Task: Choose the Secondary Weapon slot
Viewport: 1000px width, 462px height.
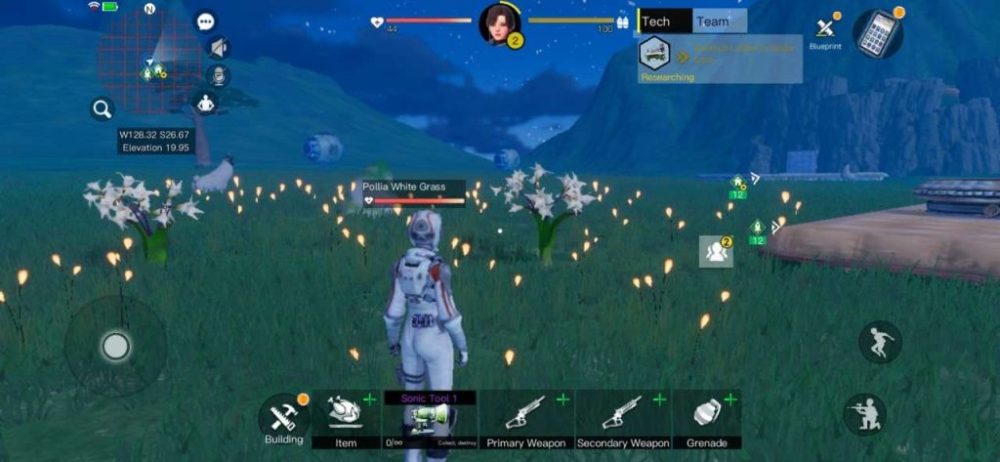Action: pos(622,418)
